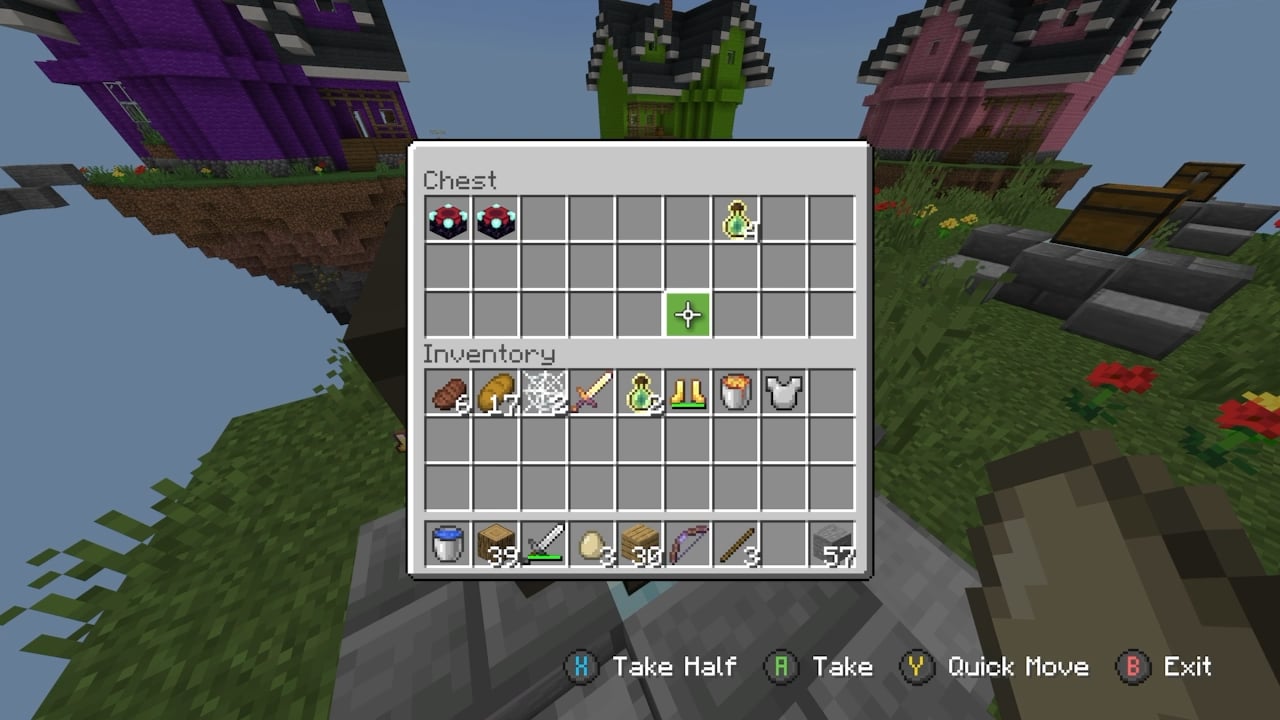Select the highlighted green chest slot

click(688, 315)
